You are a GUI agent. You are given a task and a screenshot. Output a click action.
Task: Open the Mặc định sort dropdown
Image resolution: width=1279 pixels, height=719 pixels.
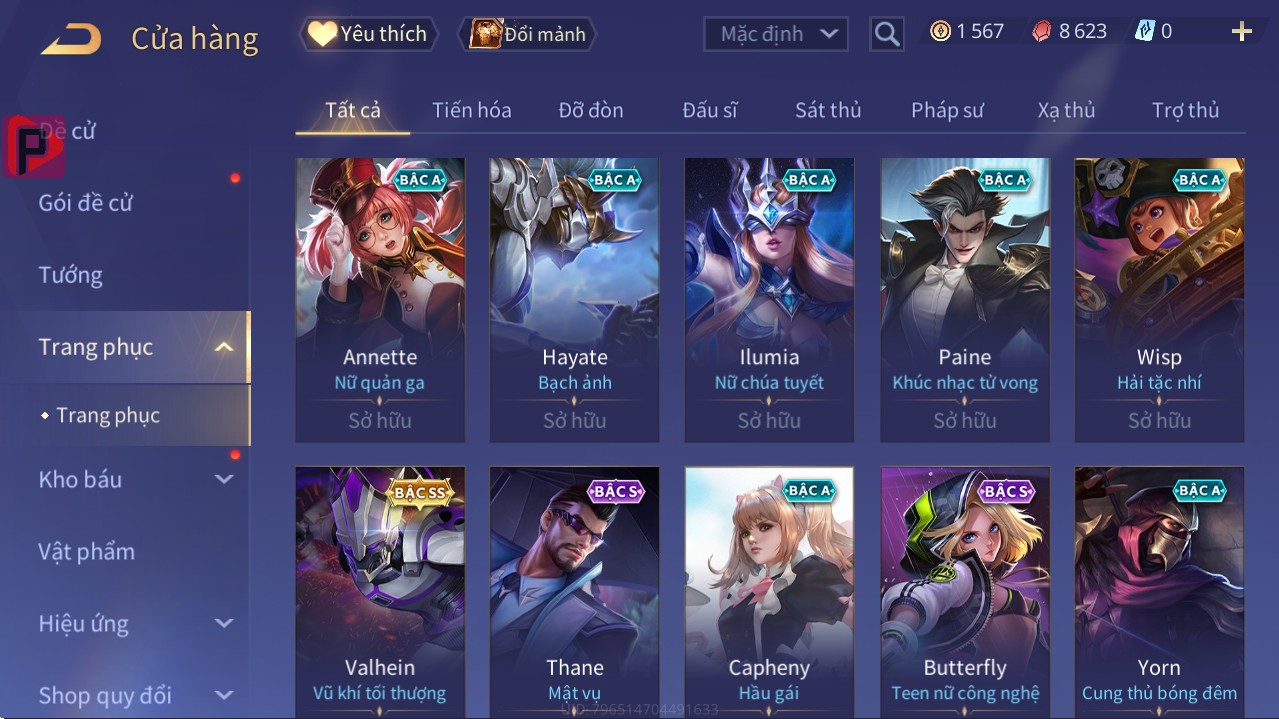[776, 34]
